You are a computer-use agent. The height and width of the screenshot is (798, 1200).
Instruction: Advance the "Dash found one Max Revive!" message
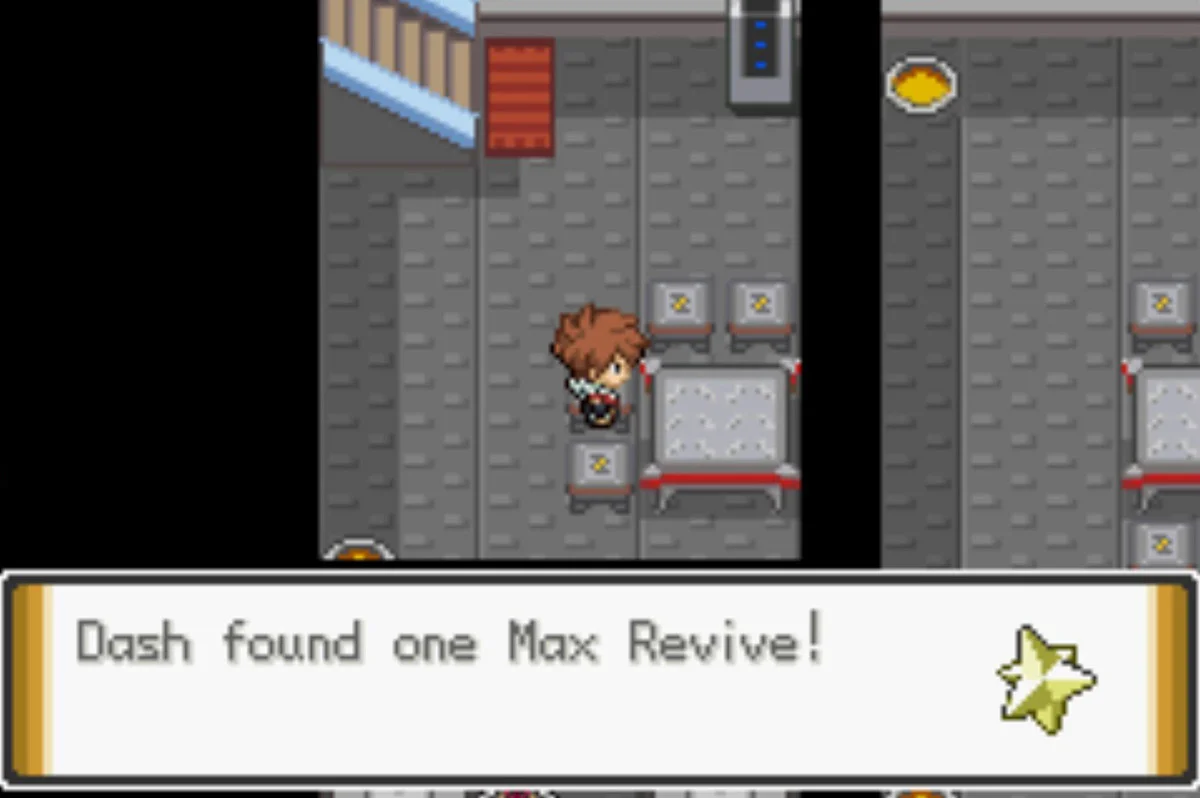598,678
